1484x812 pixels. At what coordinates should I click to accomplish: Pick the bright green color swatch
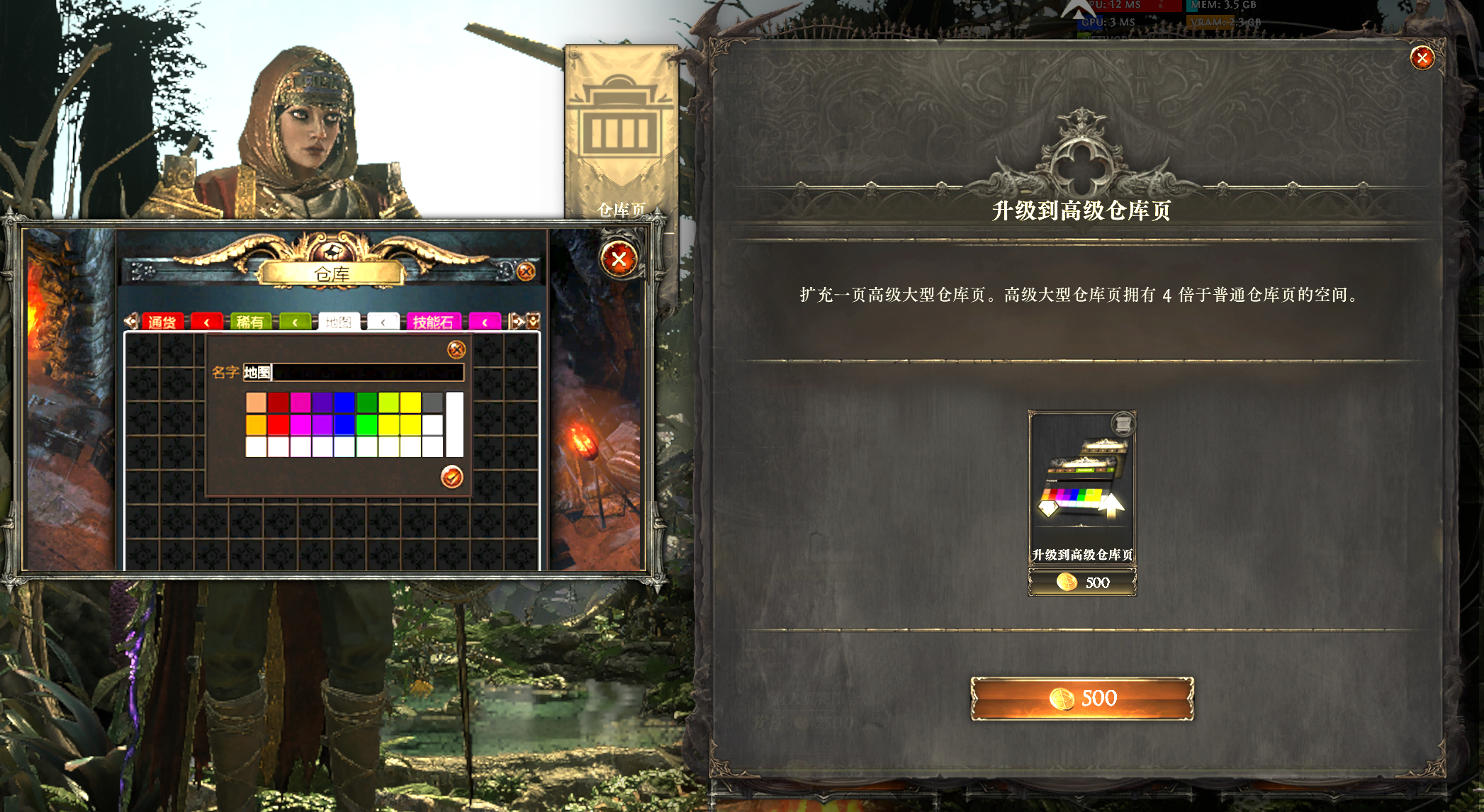click(x=366, y=425)
